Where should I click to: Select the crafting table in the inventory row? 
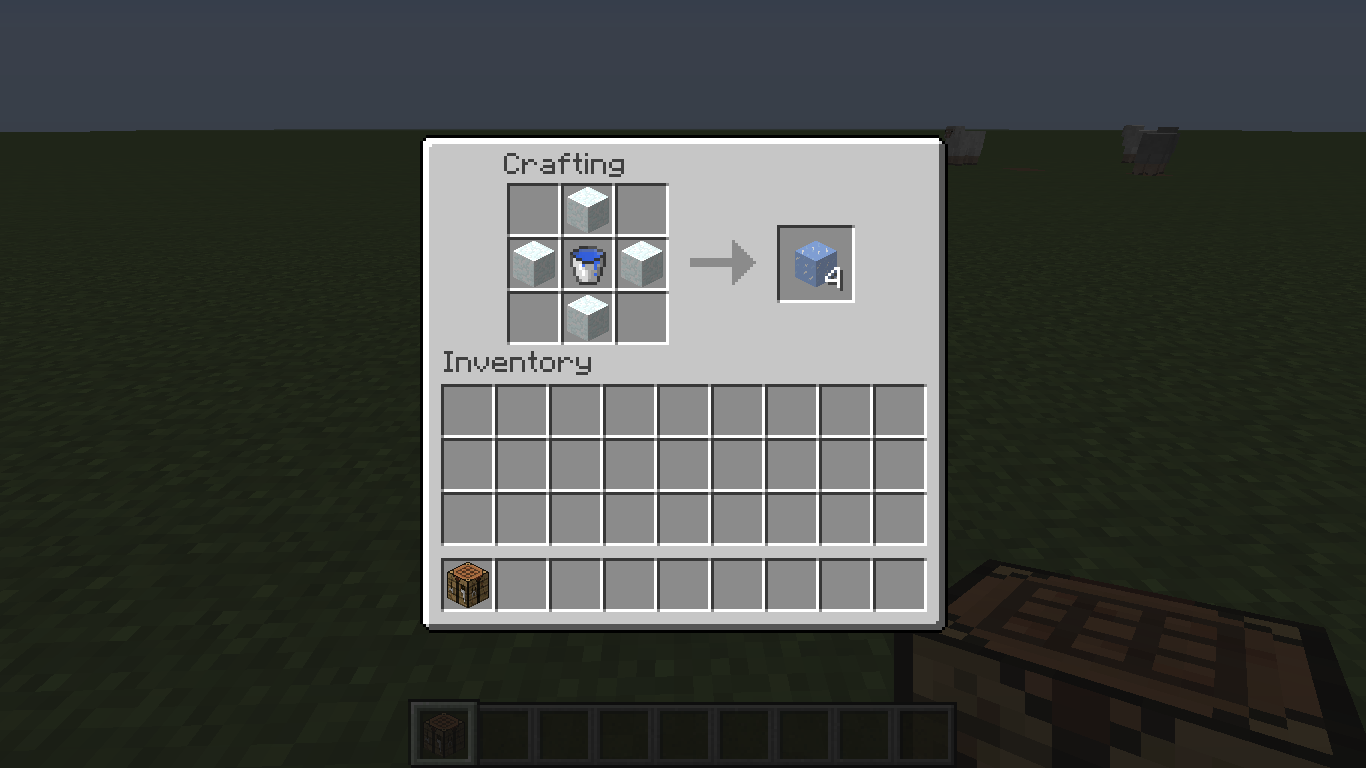point(466,583)
